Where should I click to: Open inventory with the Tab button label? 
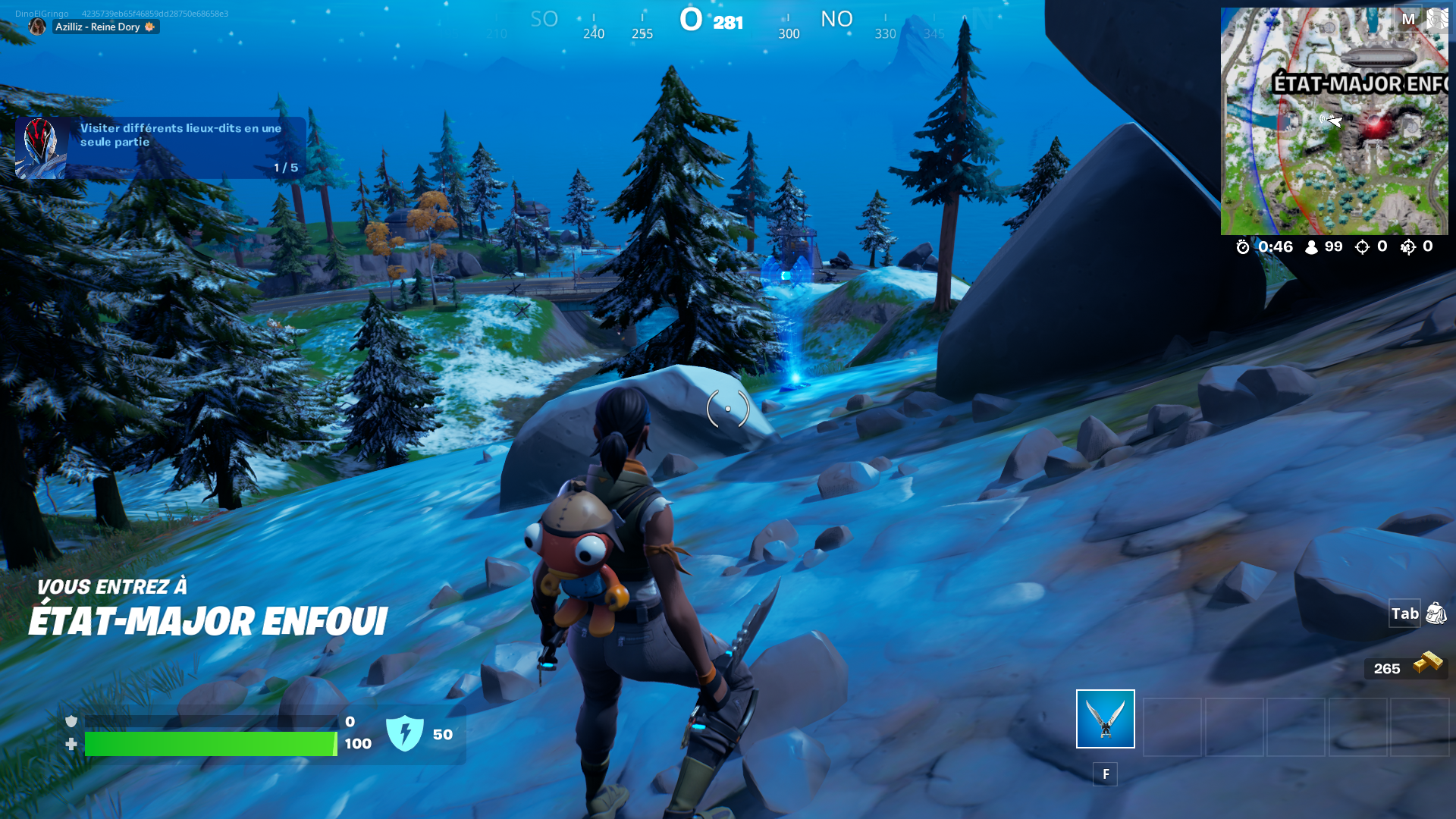(x=1404, y=614)
